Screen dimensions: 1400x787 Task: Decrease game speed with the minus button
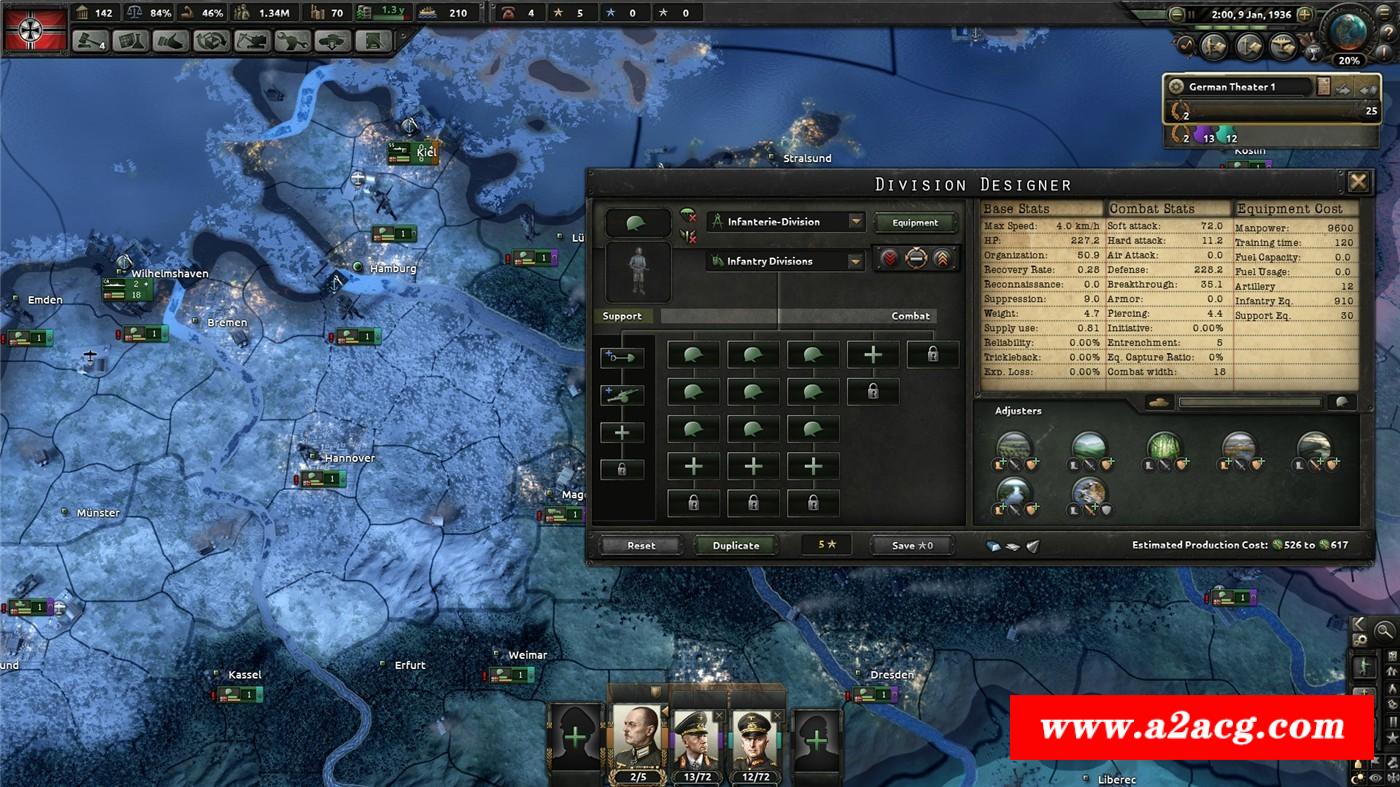coord(1176,15)
